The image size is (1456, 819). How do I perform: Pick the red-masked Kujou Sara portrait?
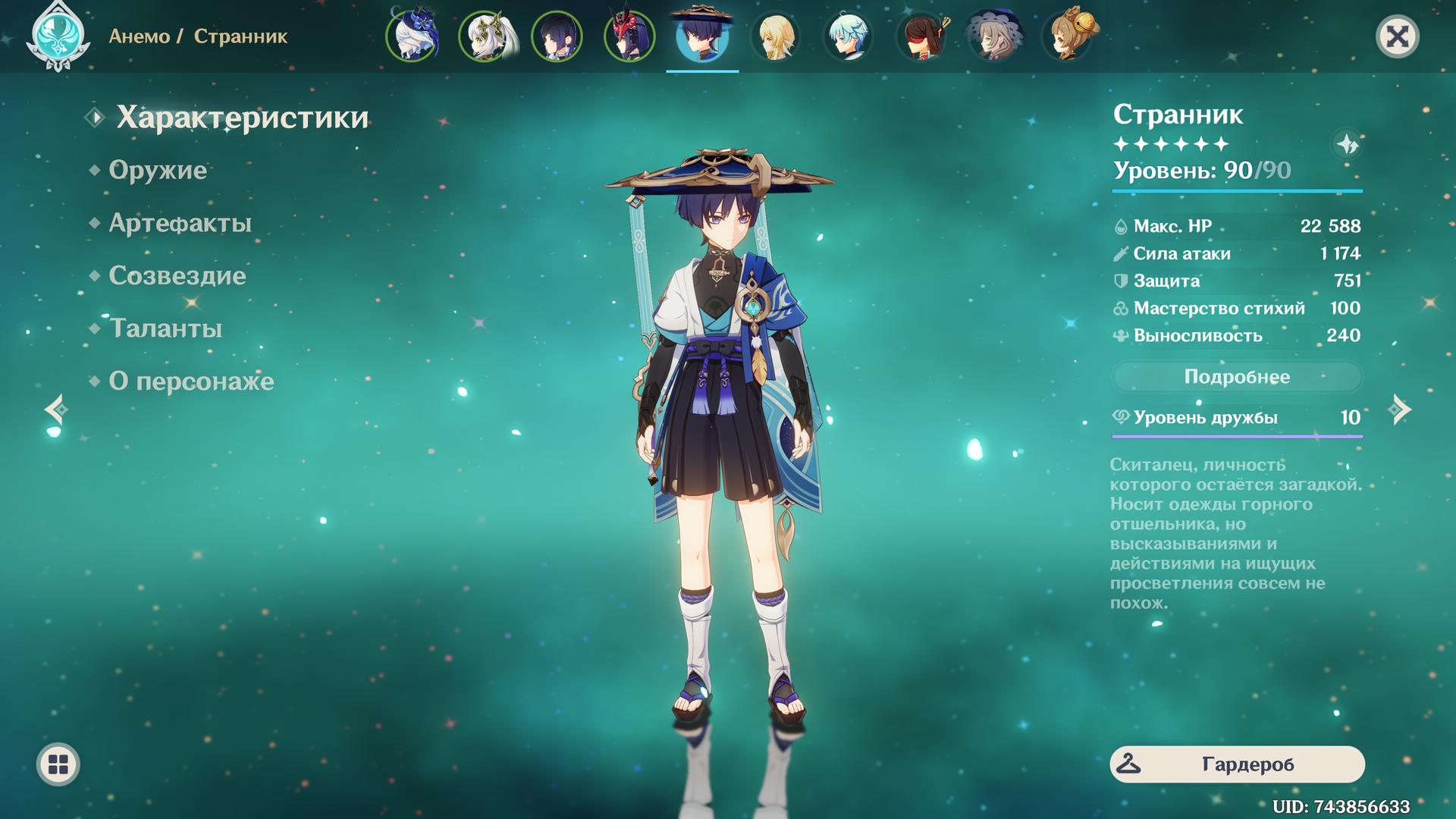[629, 36]
